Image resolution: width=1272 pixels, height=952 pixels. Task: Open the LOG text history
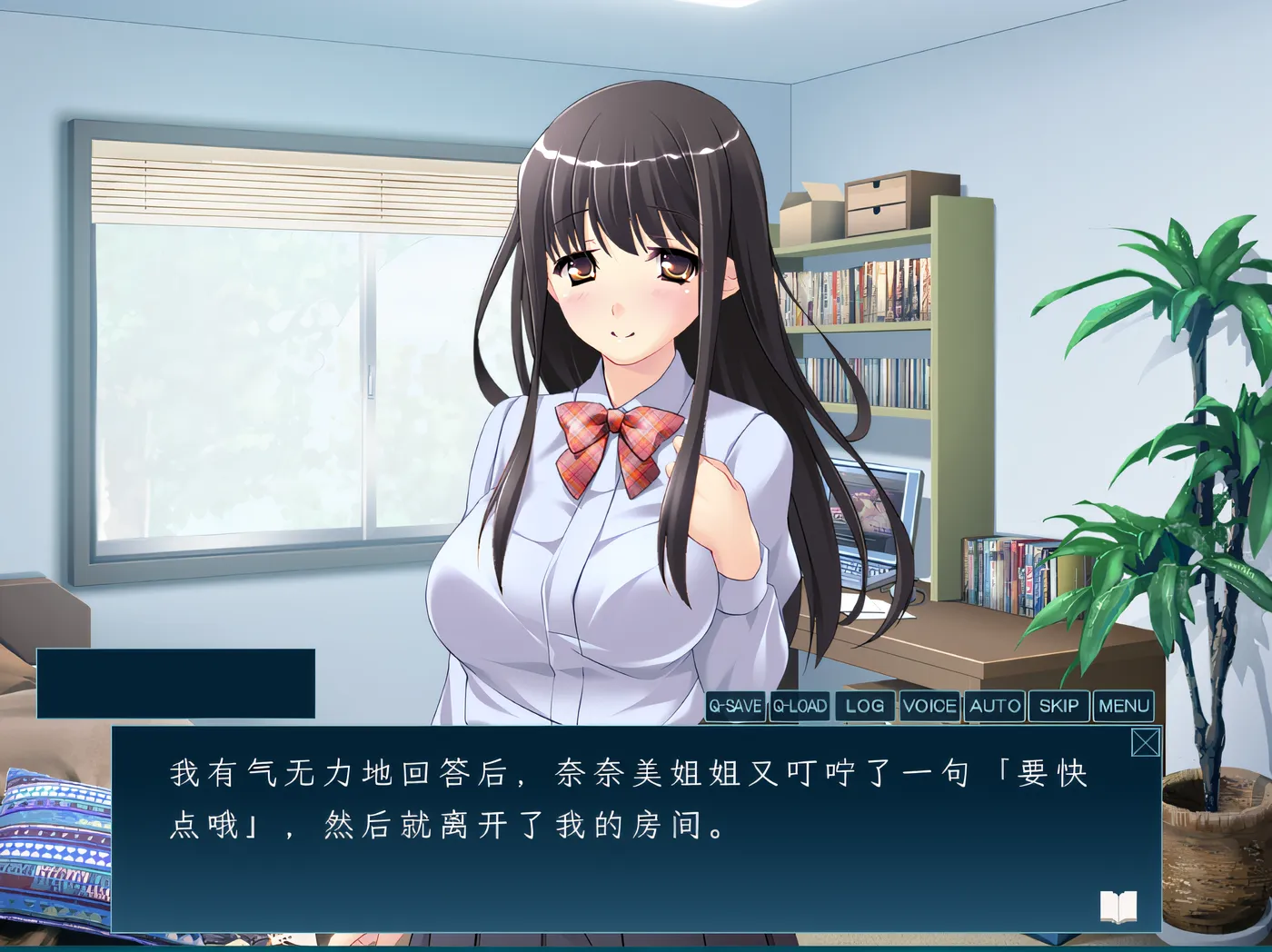pos(863,705)
